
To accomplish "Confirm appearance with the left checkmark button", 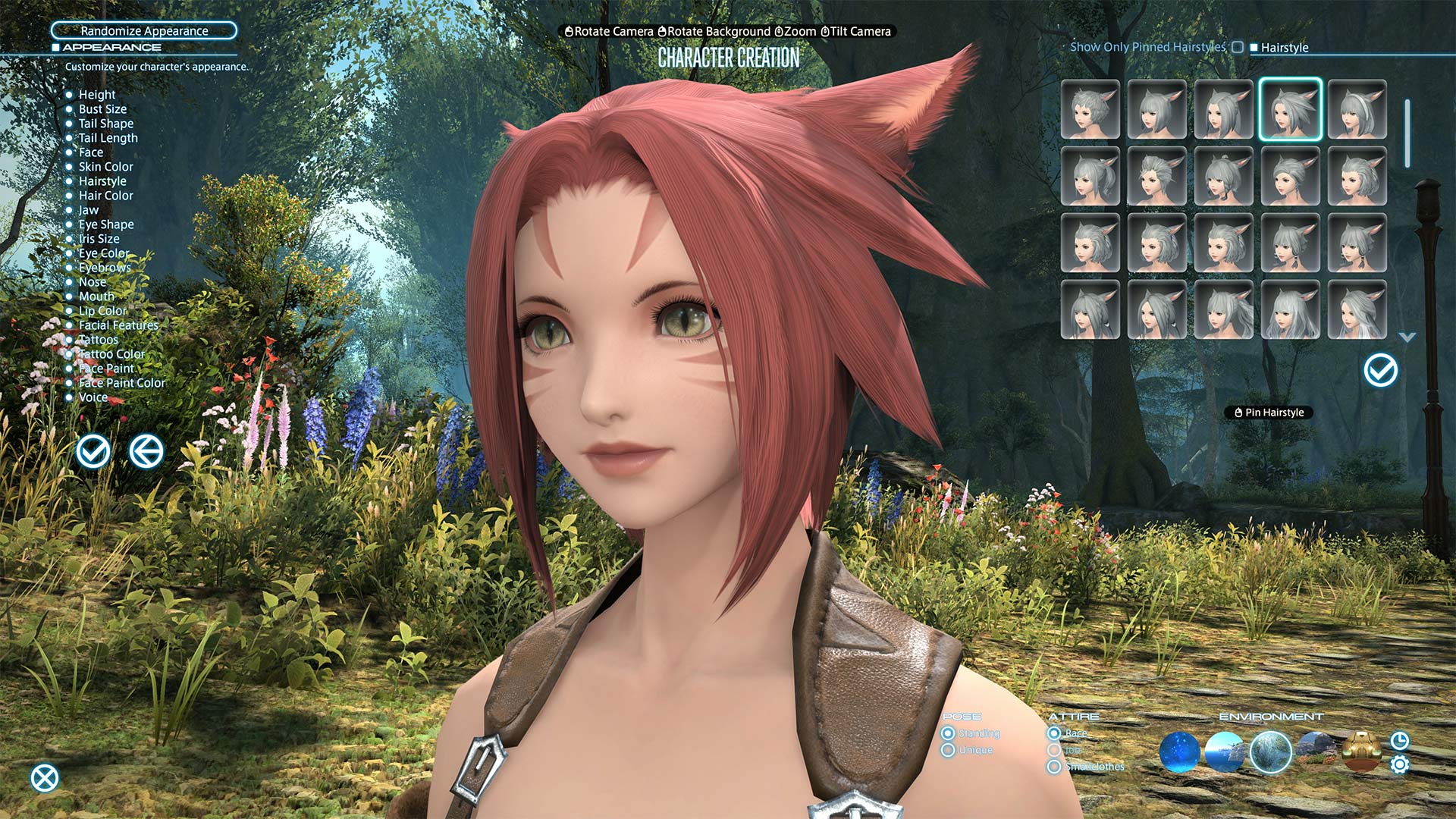I will click(93, 451).
